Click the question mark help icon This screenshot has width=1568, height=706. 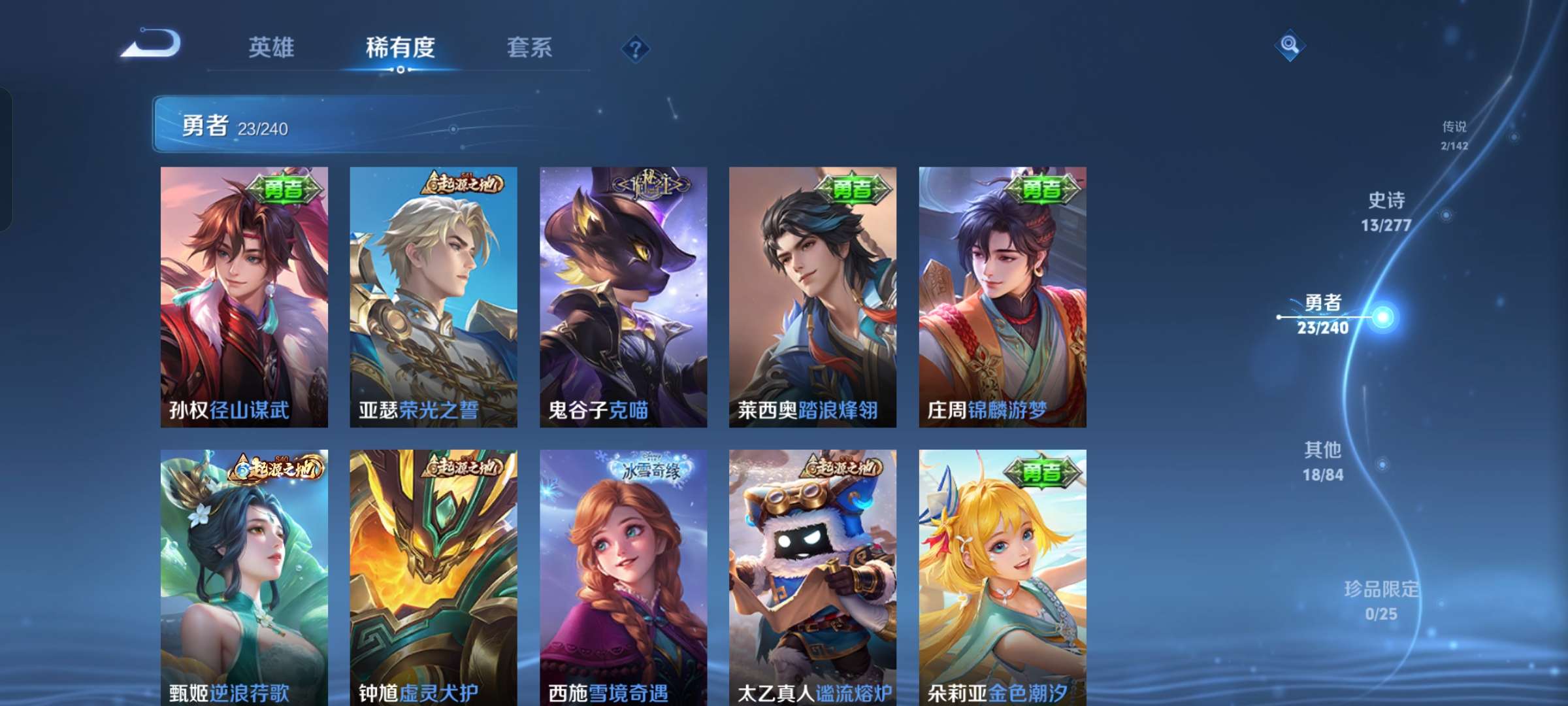point(637,47)
